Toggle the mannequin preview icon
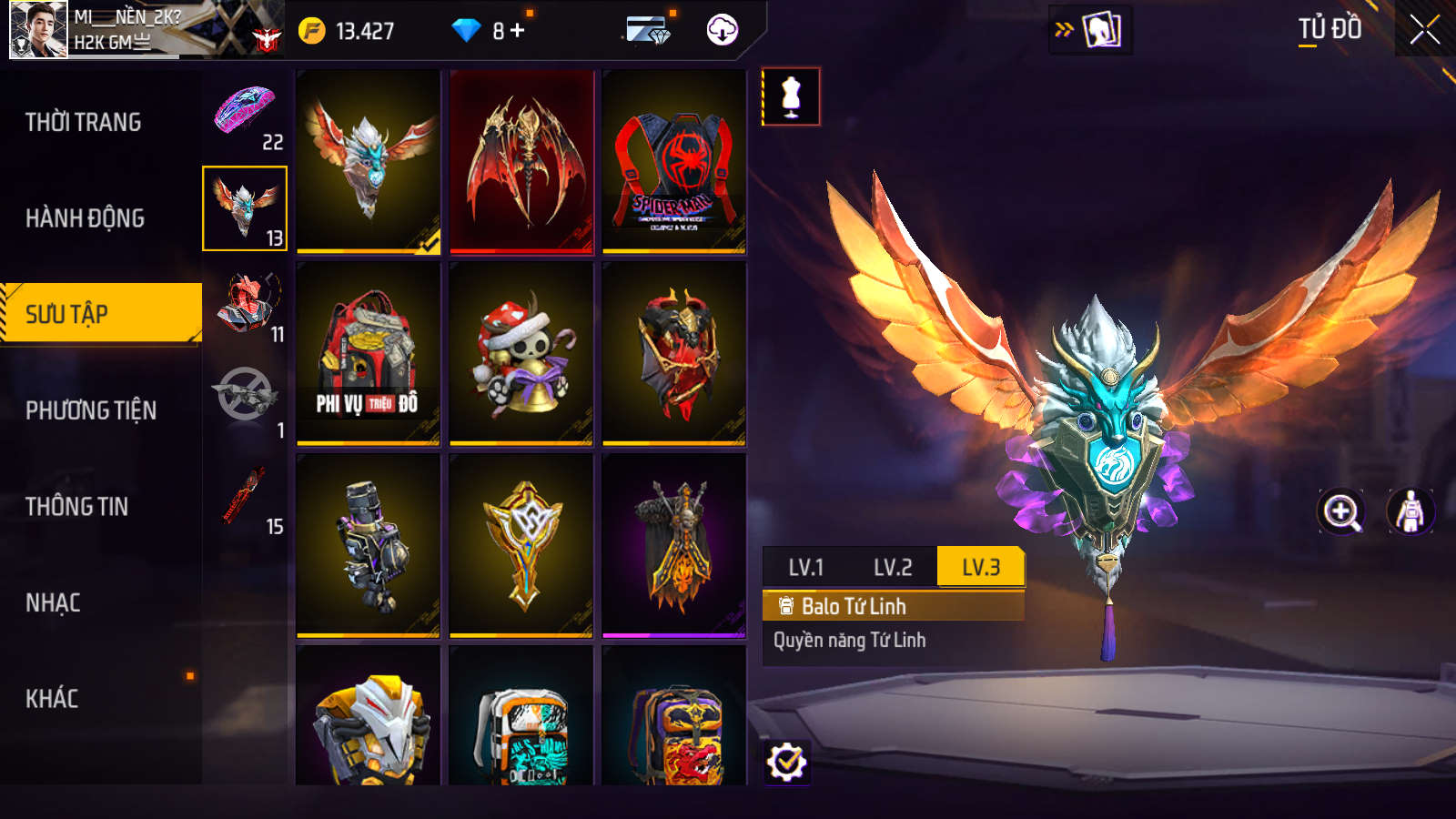The width and height of the screenshot is (1456, 819). click(791, 96)
